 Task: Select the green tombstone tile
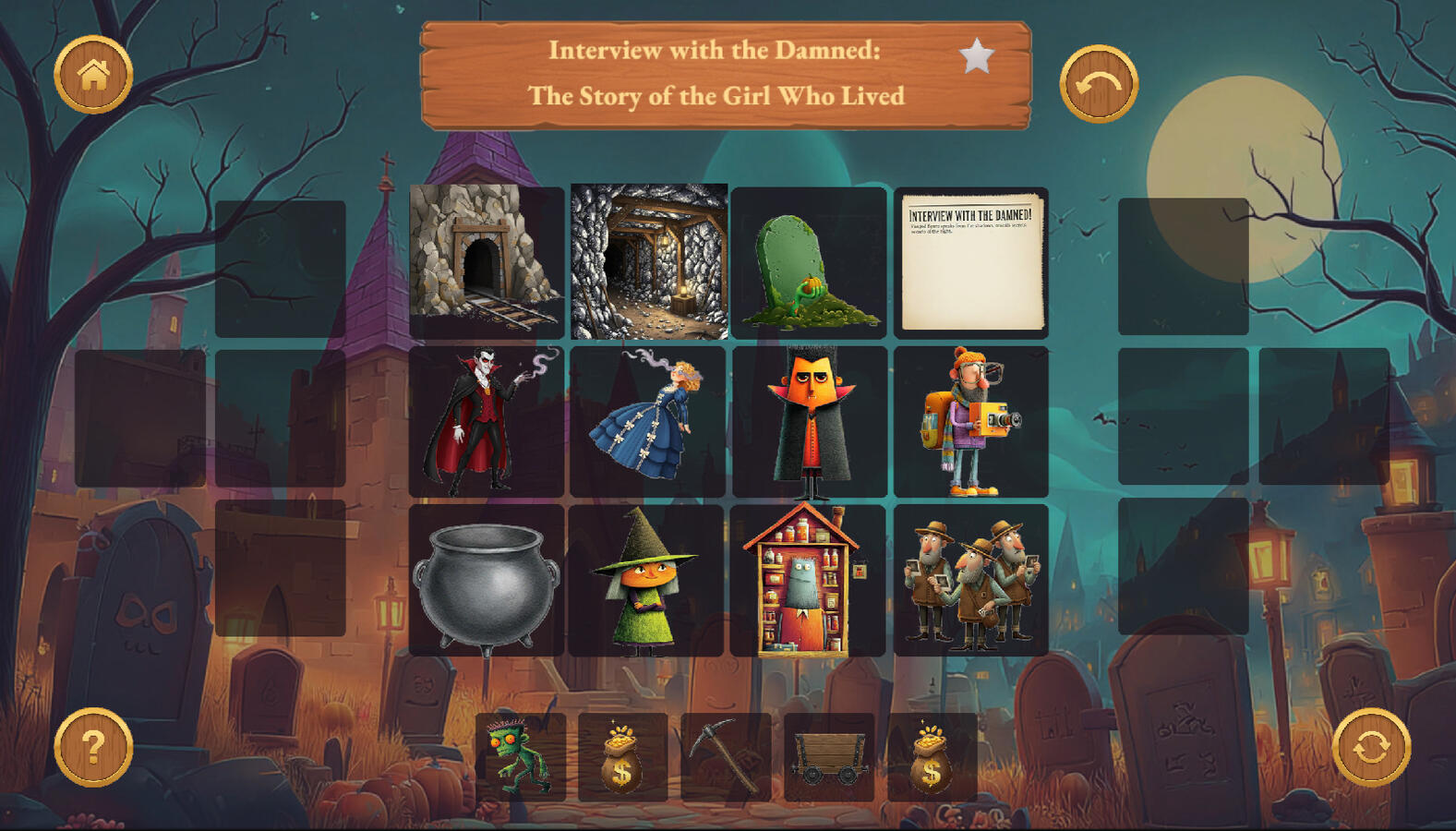pos(809,263)
